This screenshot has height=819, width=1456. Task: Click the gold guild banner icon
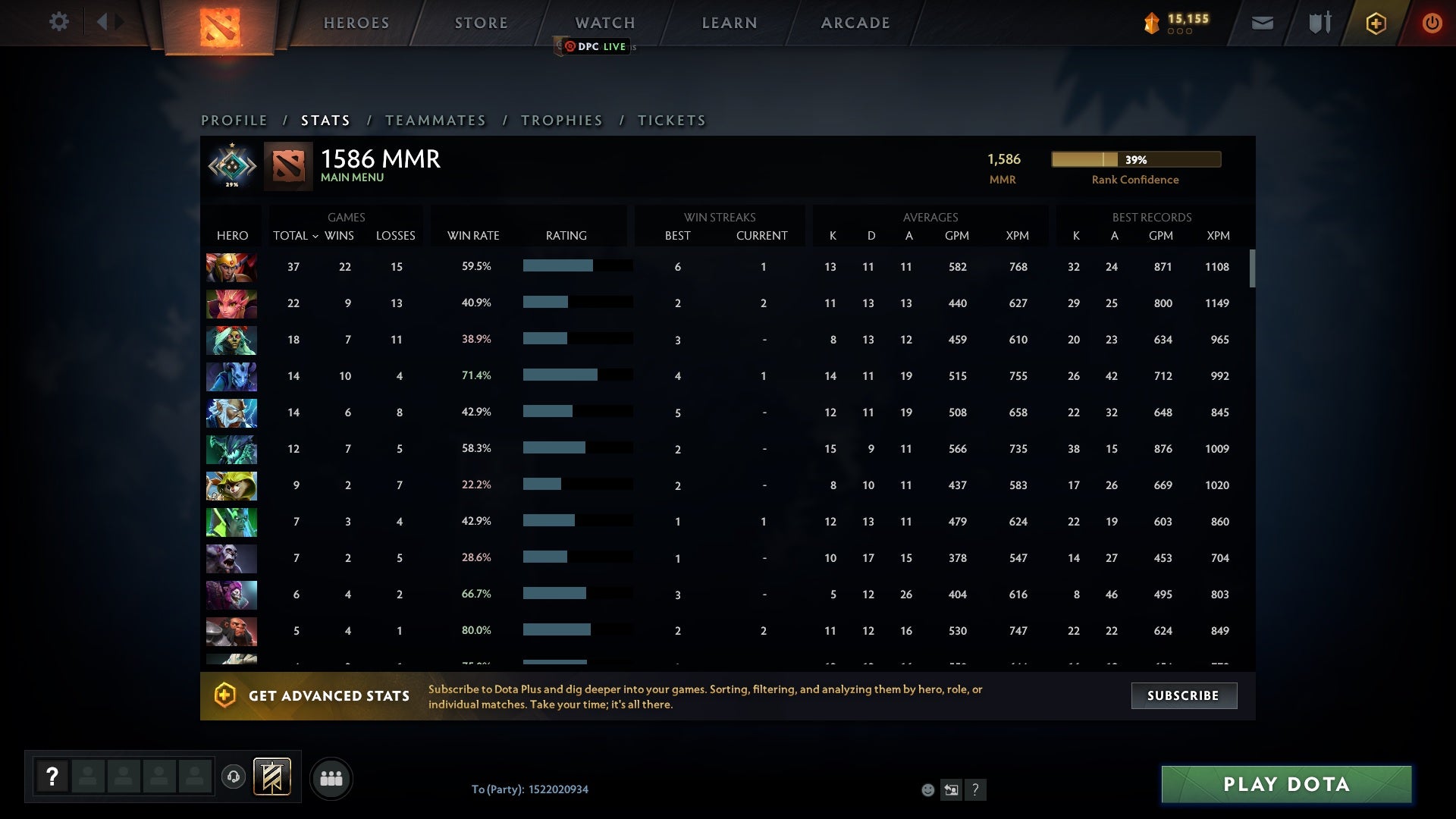pyautogui.click(x=273, y=777)
